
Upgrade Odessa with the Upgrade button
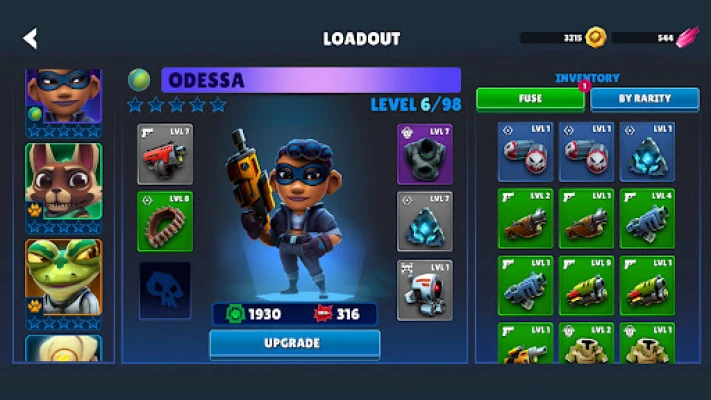point(294,343)
